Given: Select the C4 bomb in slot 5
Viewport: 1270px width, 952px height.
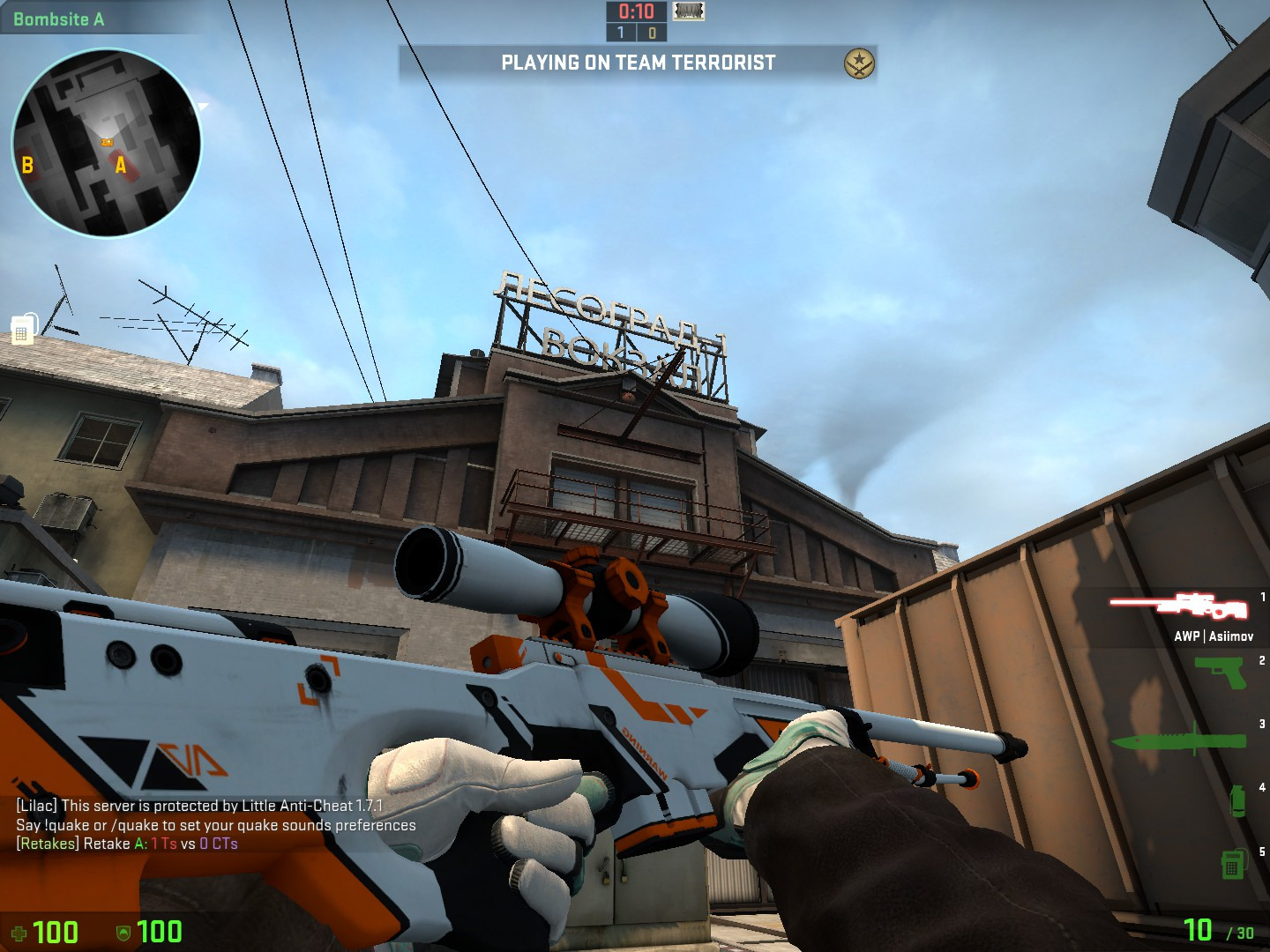Looking at the screenshot, I should (x=1232, y=863).
